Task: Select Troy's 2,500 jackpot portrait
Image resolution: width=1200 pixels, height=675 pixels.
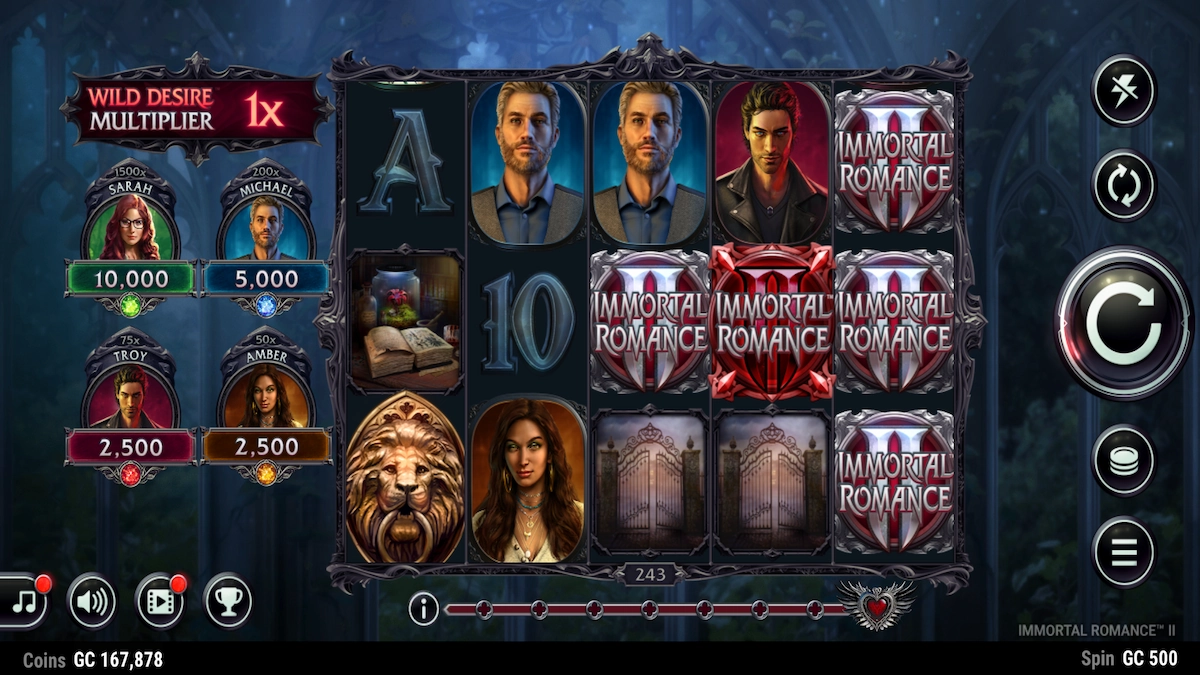Action: coord(130,395)
